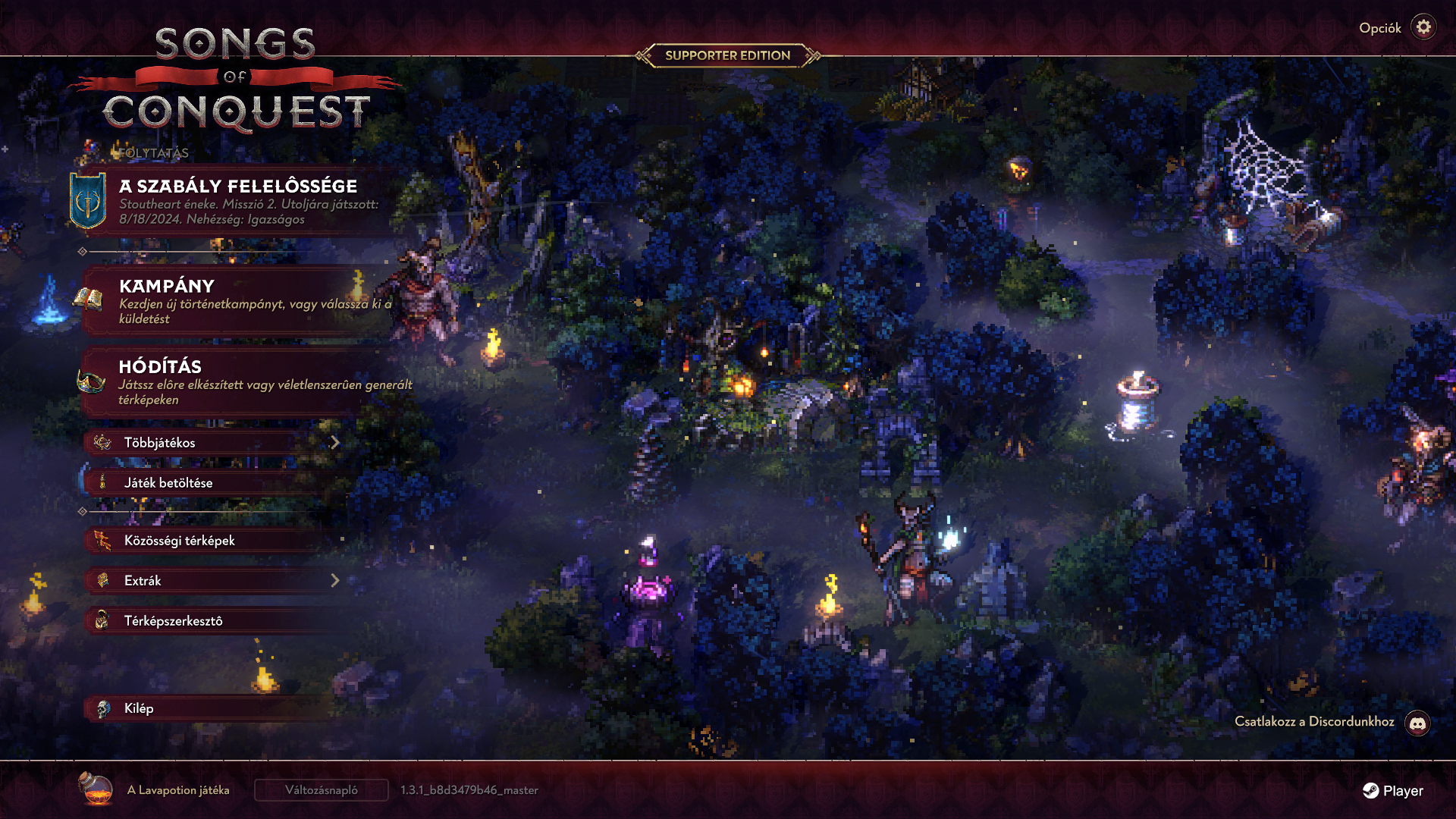Continue the A Szabály Felelőssége saved game
This screenshot has width=1456, height=819.
pos(238,201)
